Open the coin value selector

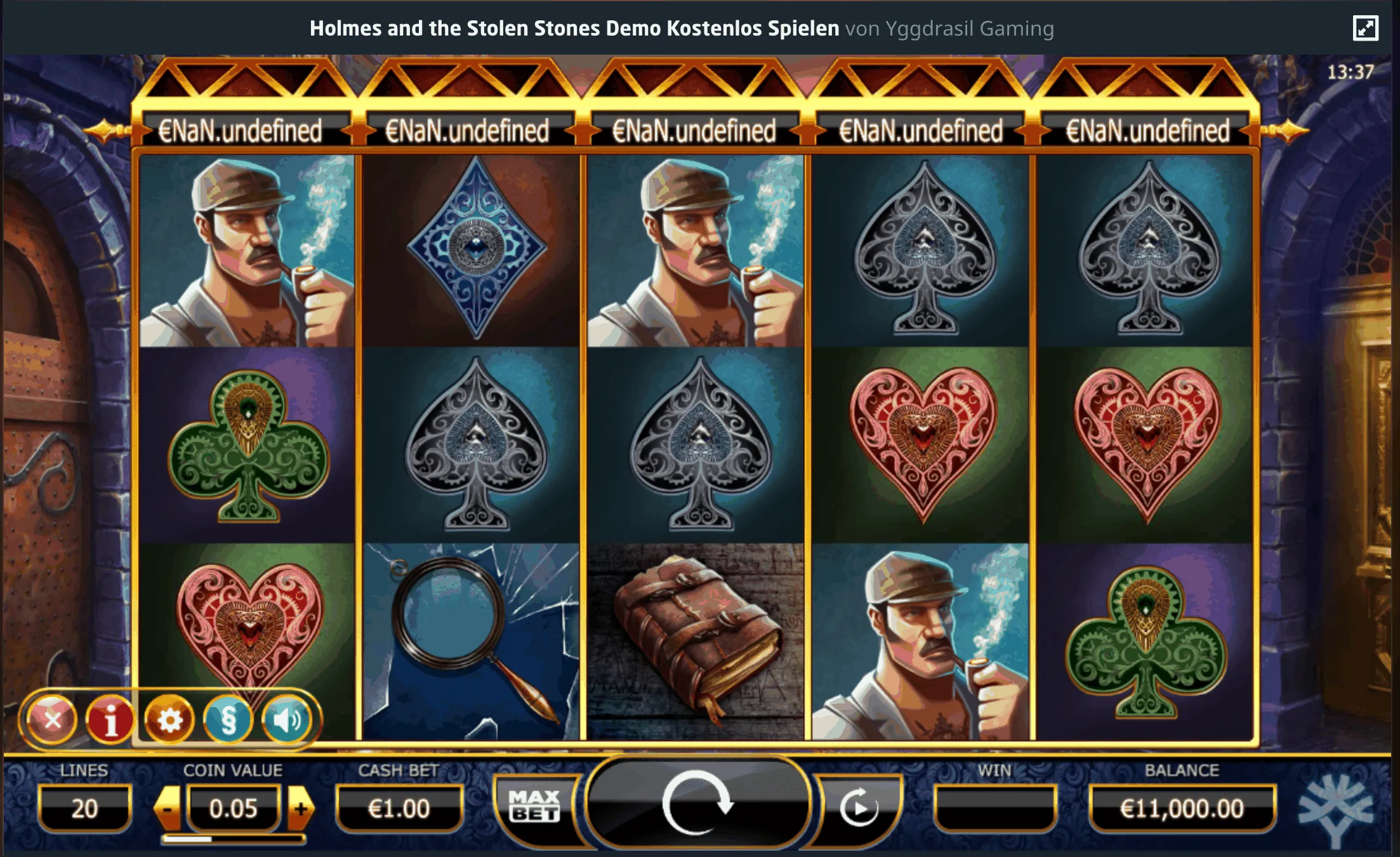click(234, 807)
